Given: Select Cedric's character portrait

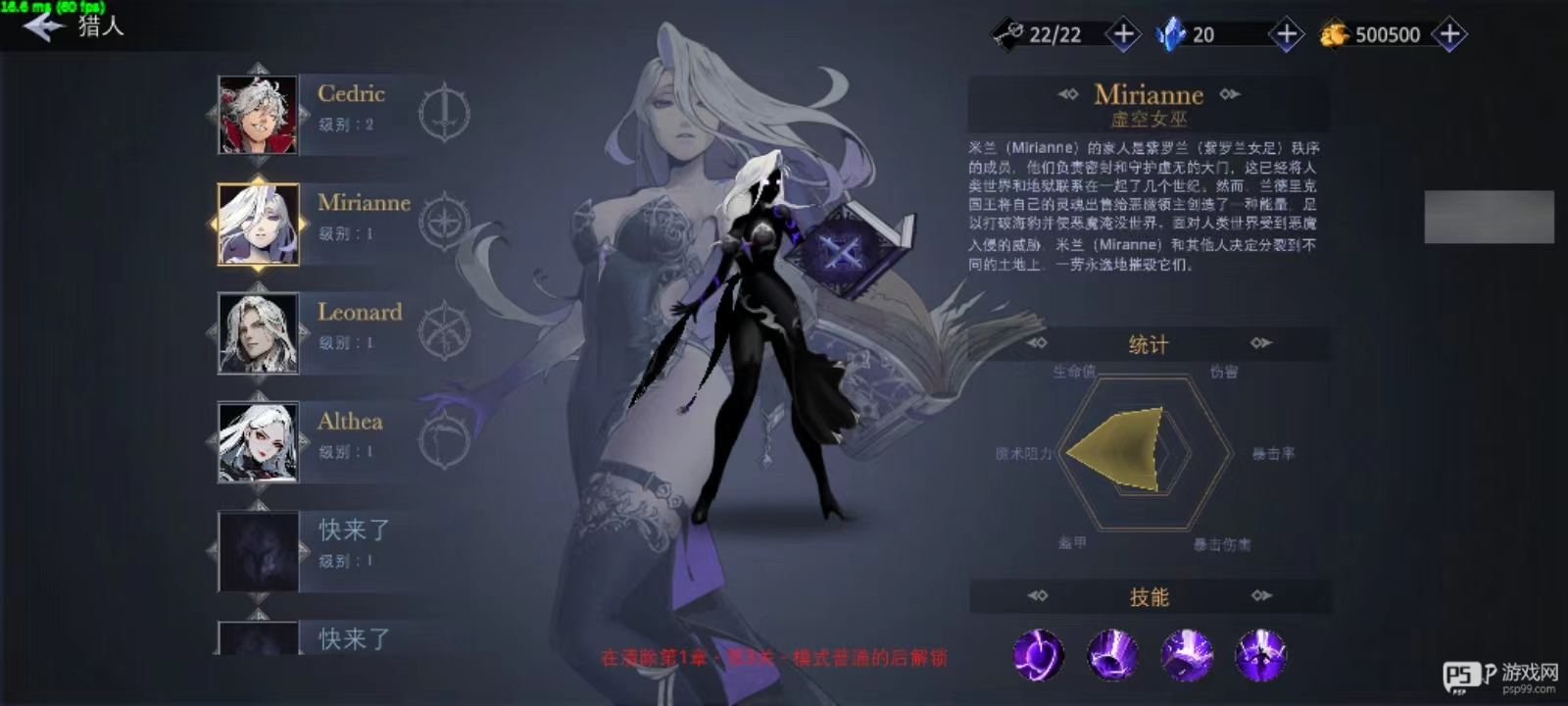Looking at the screenshot, I should tap(257, 115).
